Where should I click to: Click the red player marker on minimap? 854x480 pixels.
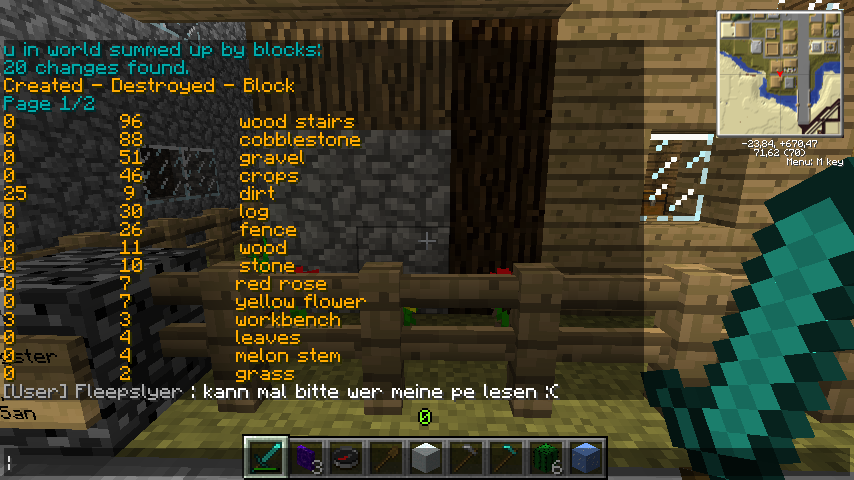point(780,75)
